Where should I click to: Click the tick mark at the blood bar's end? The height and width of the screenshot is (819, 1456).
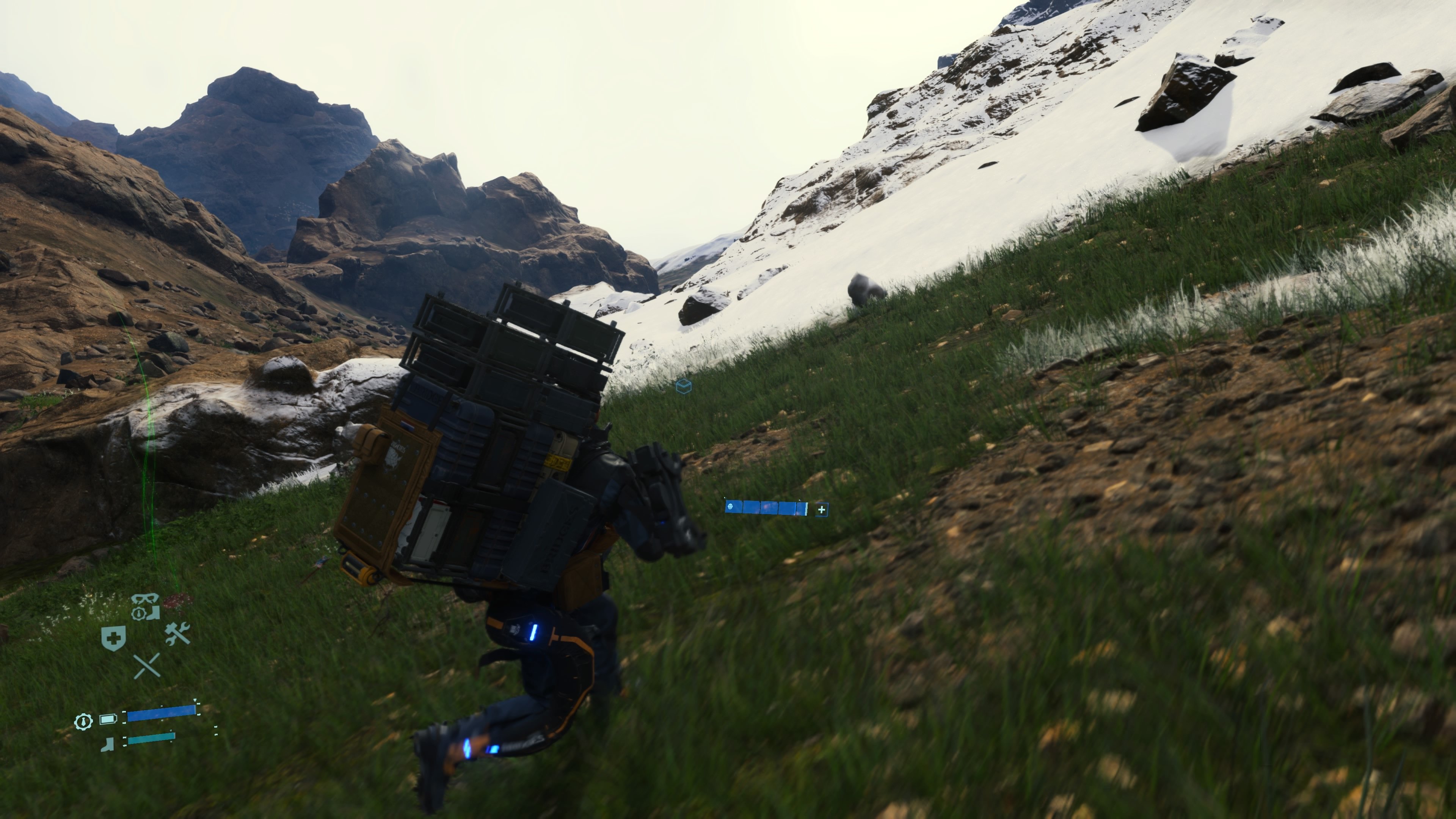click(198, 714)
